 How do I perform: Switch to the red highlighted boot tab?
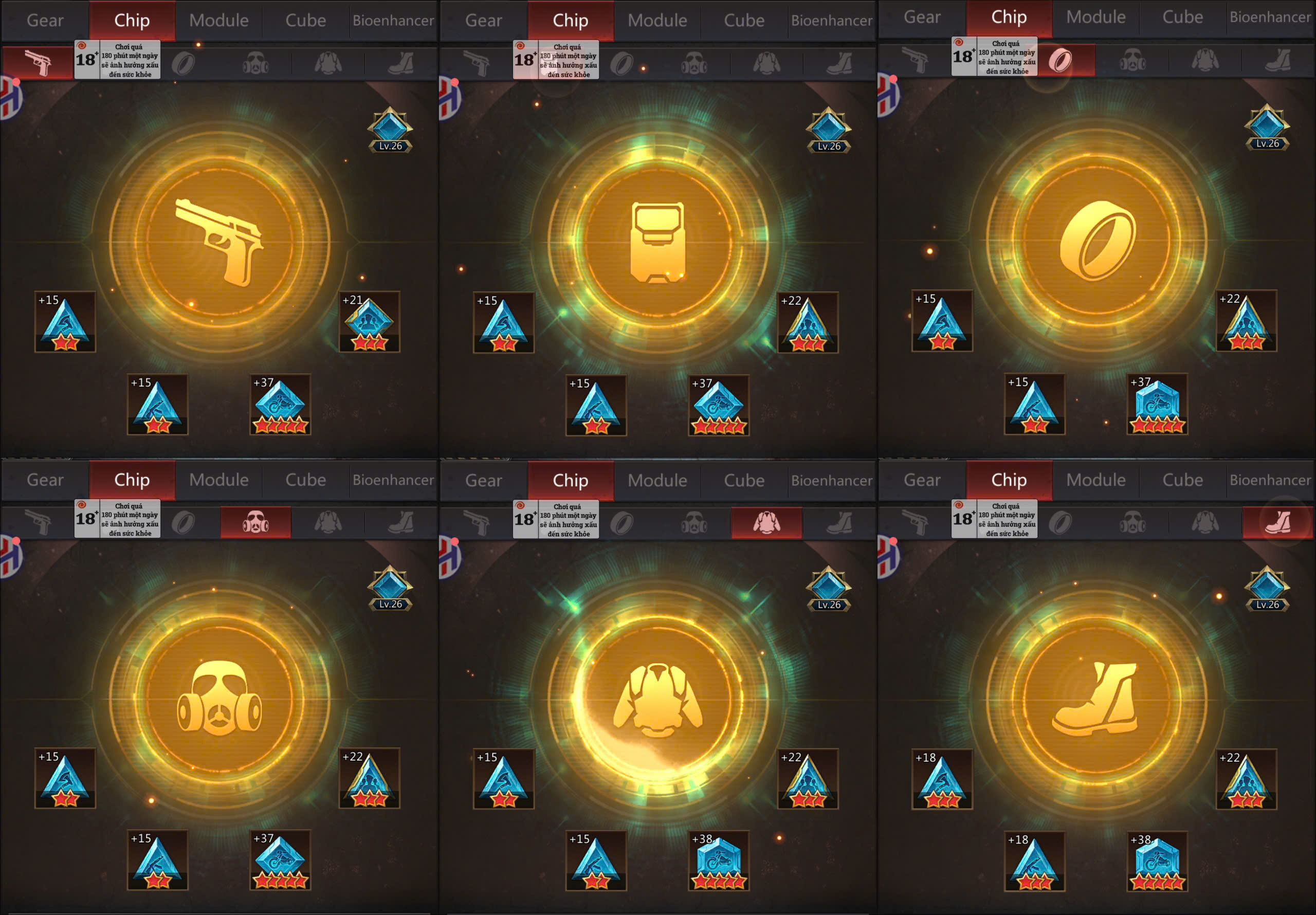click(1277, 522)
